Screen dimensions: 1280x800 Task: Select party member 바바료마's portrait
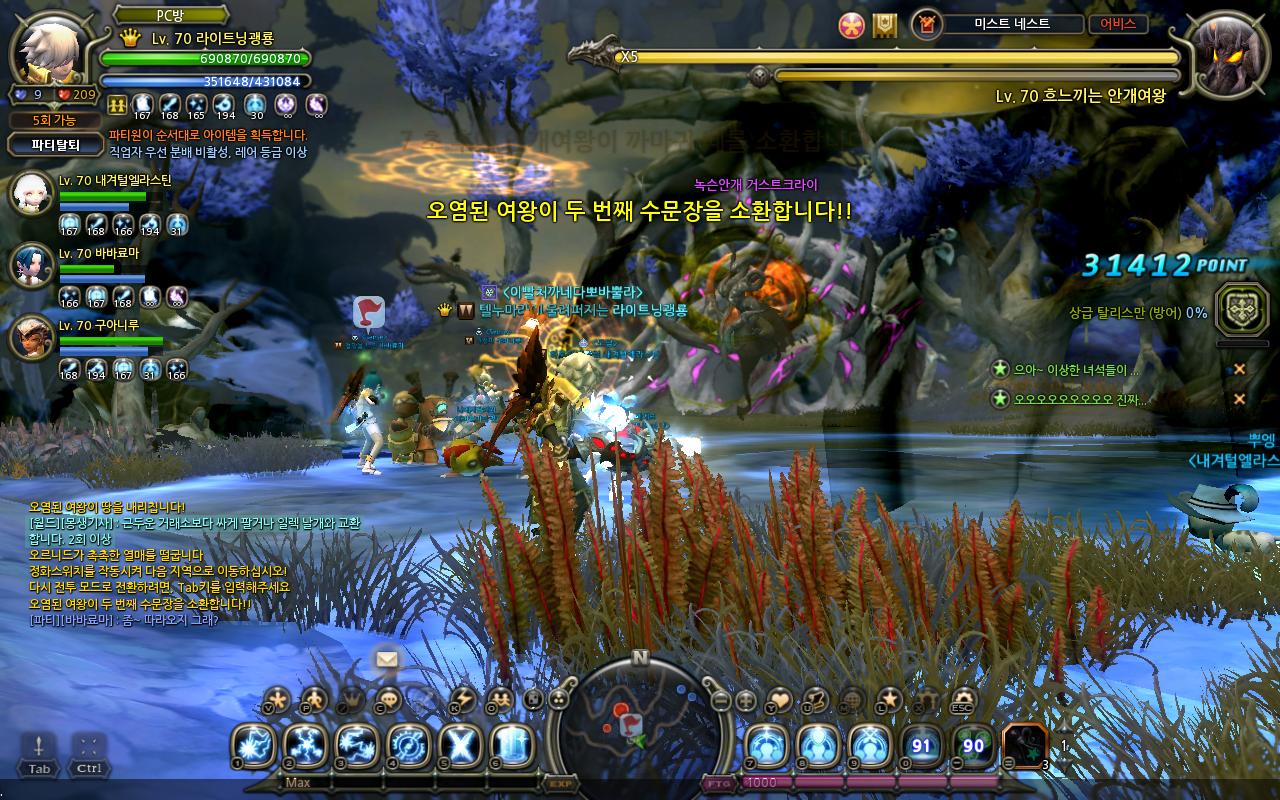tap(30, 265)
